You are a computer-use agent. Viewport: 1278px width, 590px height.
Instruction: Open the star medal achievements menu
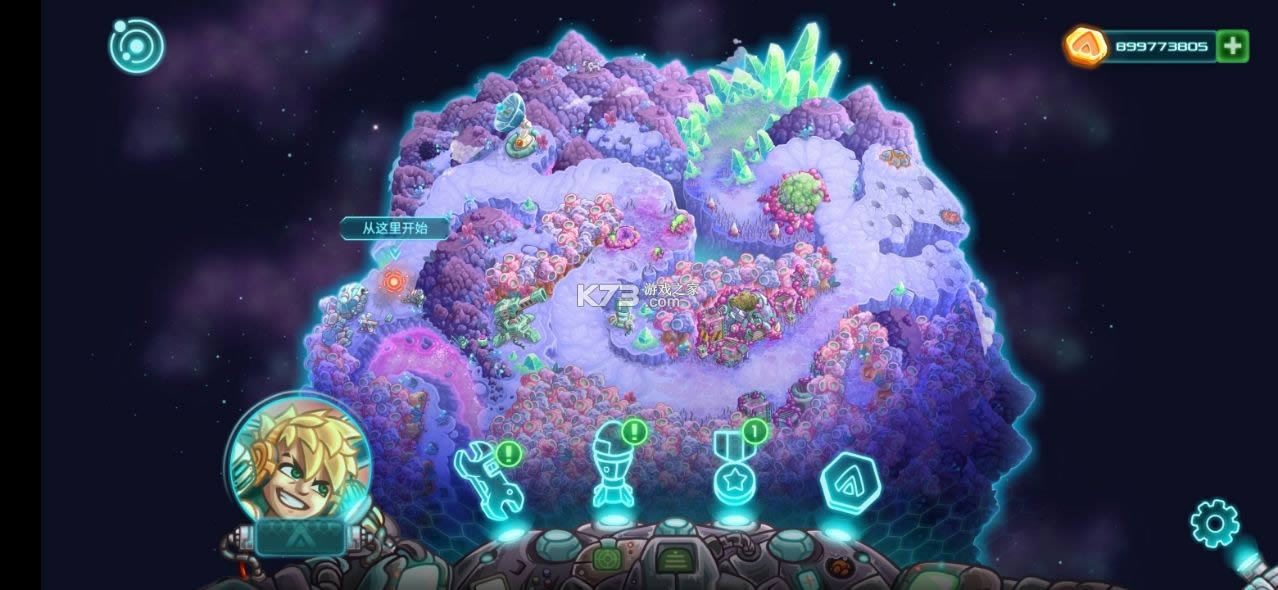(733, 471)
